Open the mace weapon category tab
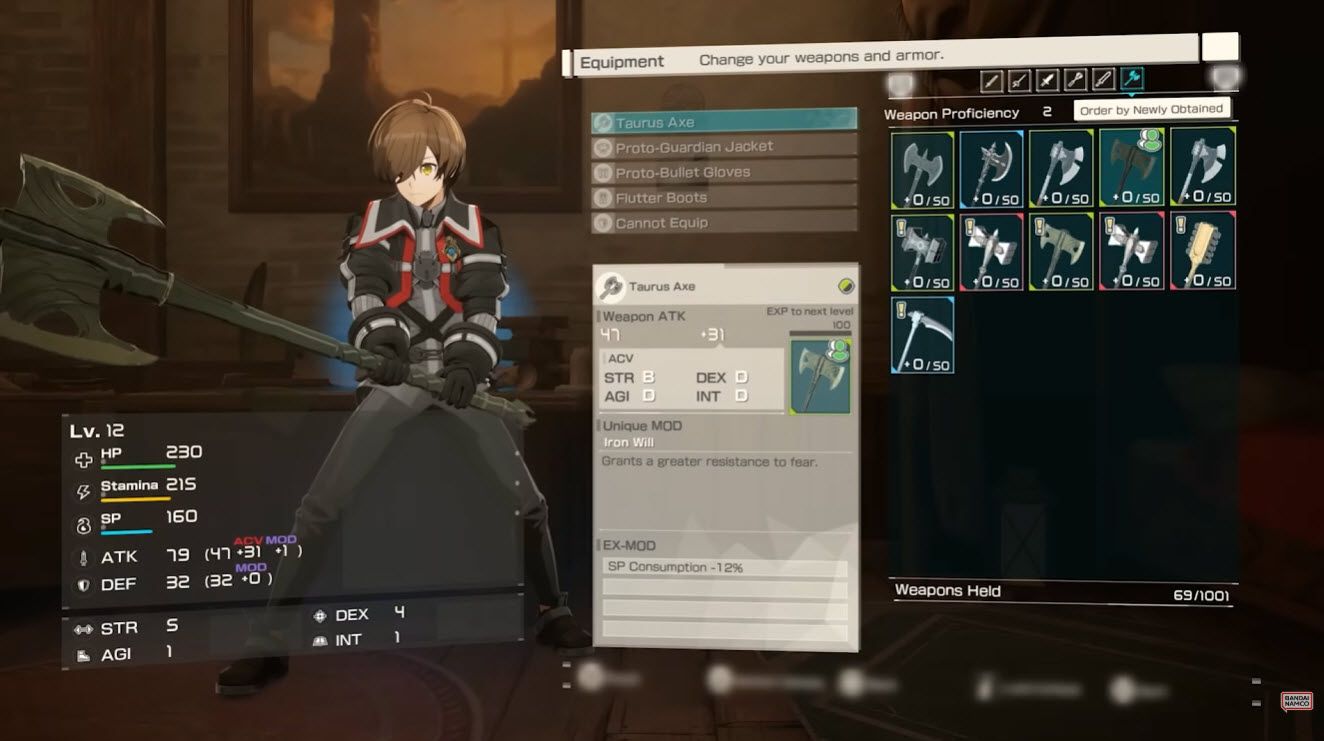The width and height of the screenshot is (1324, 741). pos(1075,79)
